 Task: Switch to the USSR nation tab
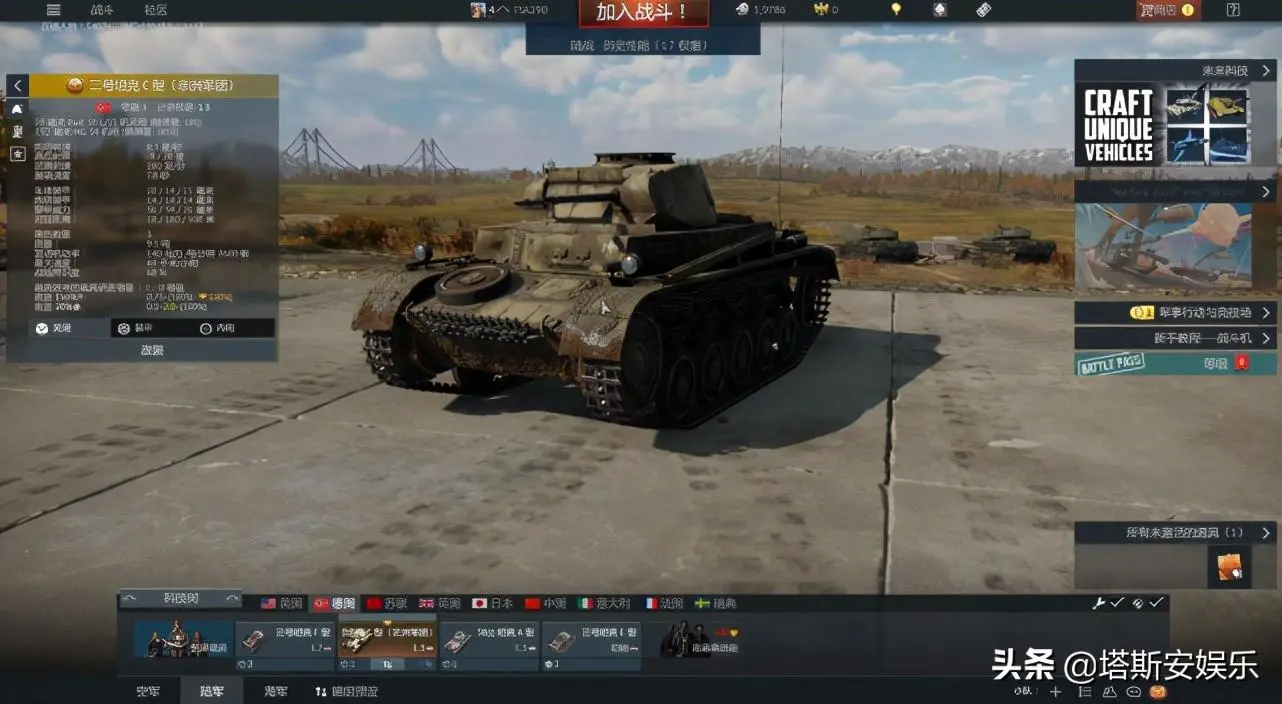tap(387, 603)
